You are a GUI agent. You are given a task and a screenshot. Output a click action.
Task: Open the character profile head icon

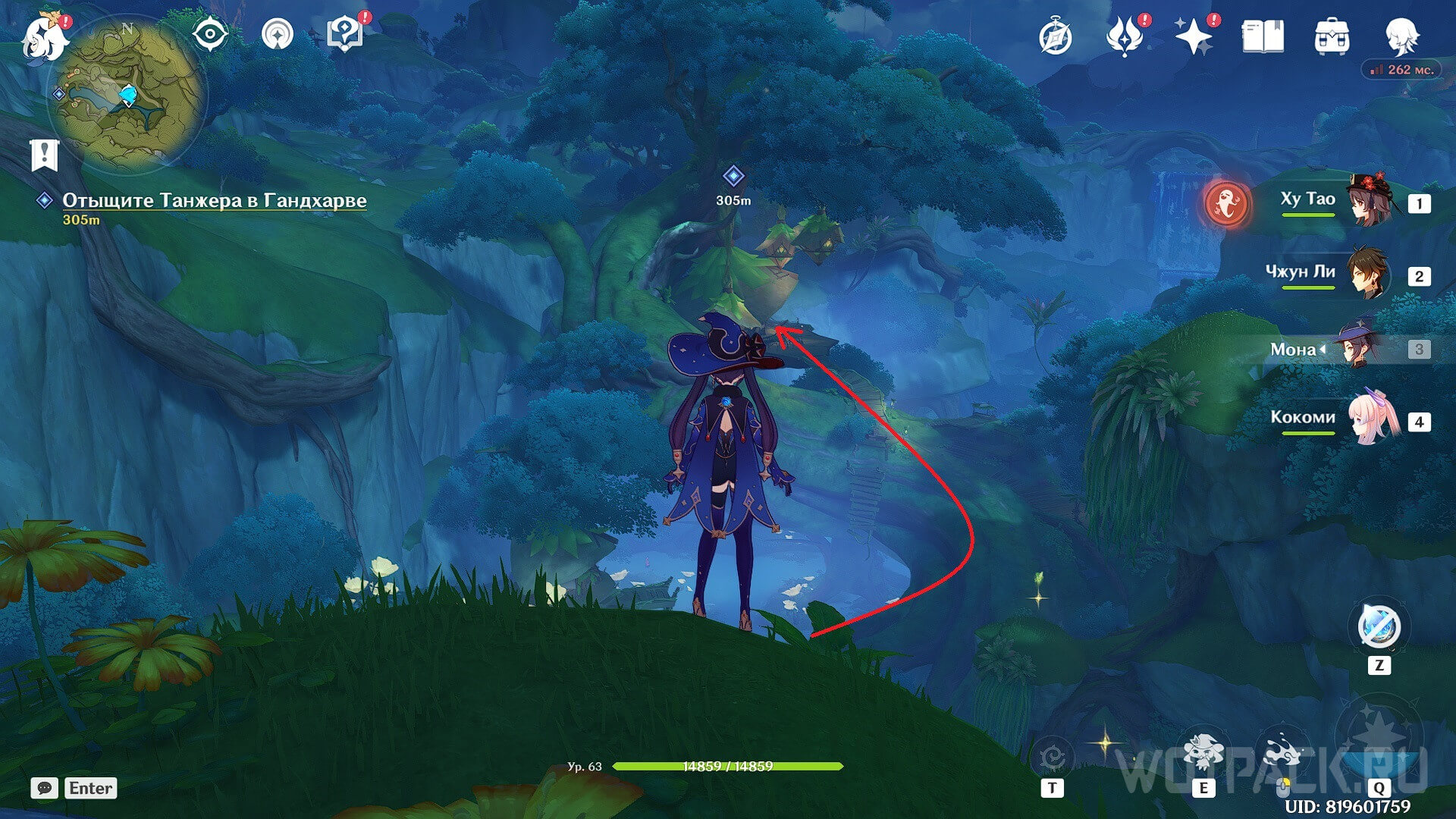pos(1401,37)
